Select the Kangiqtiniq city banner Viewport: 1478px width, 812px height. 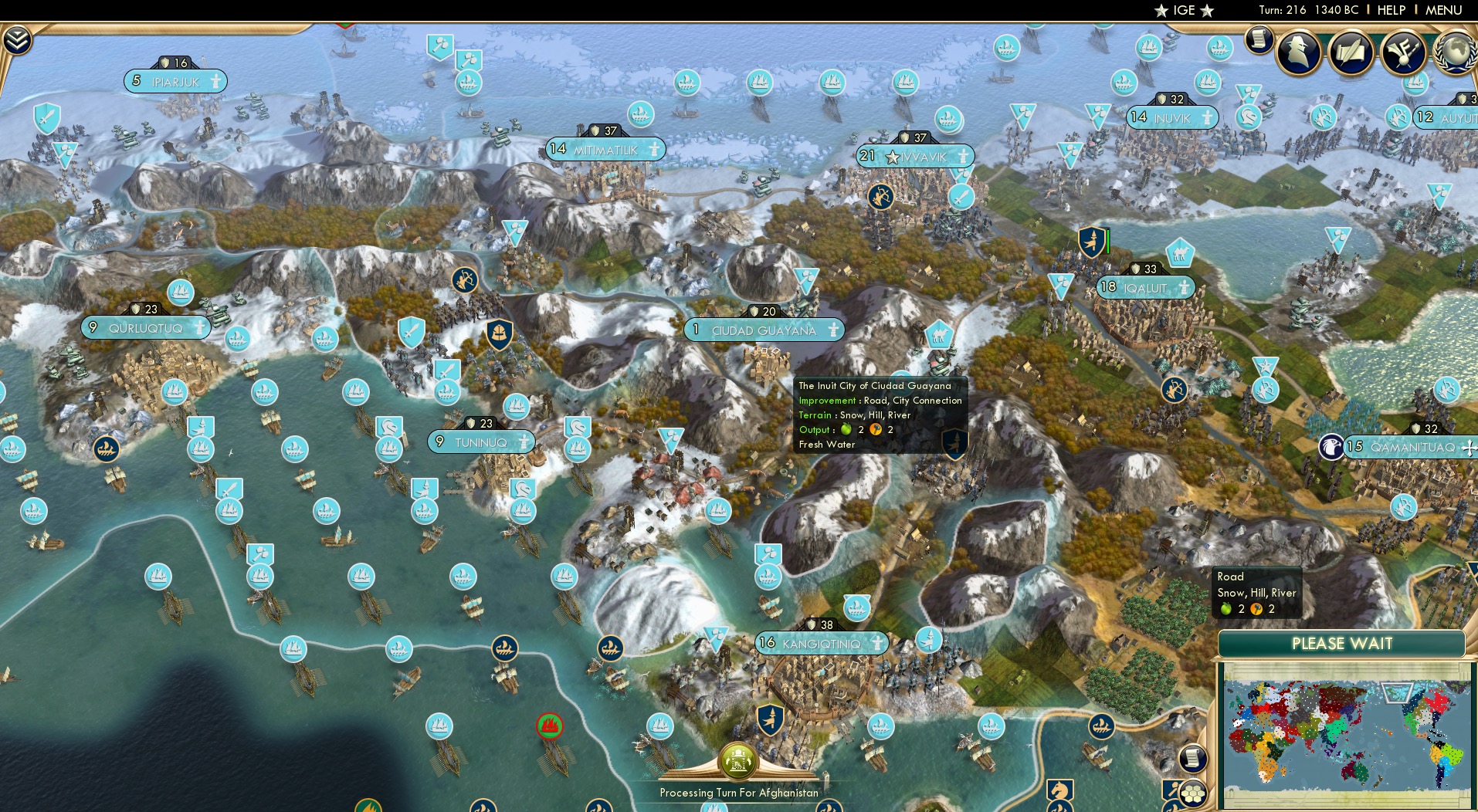pos(819,641)
